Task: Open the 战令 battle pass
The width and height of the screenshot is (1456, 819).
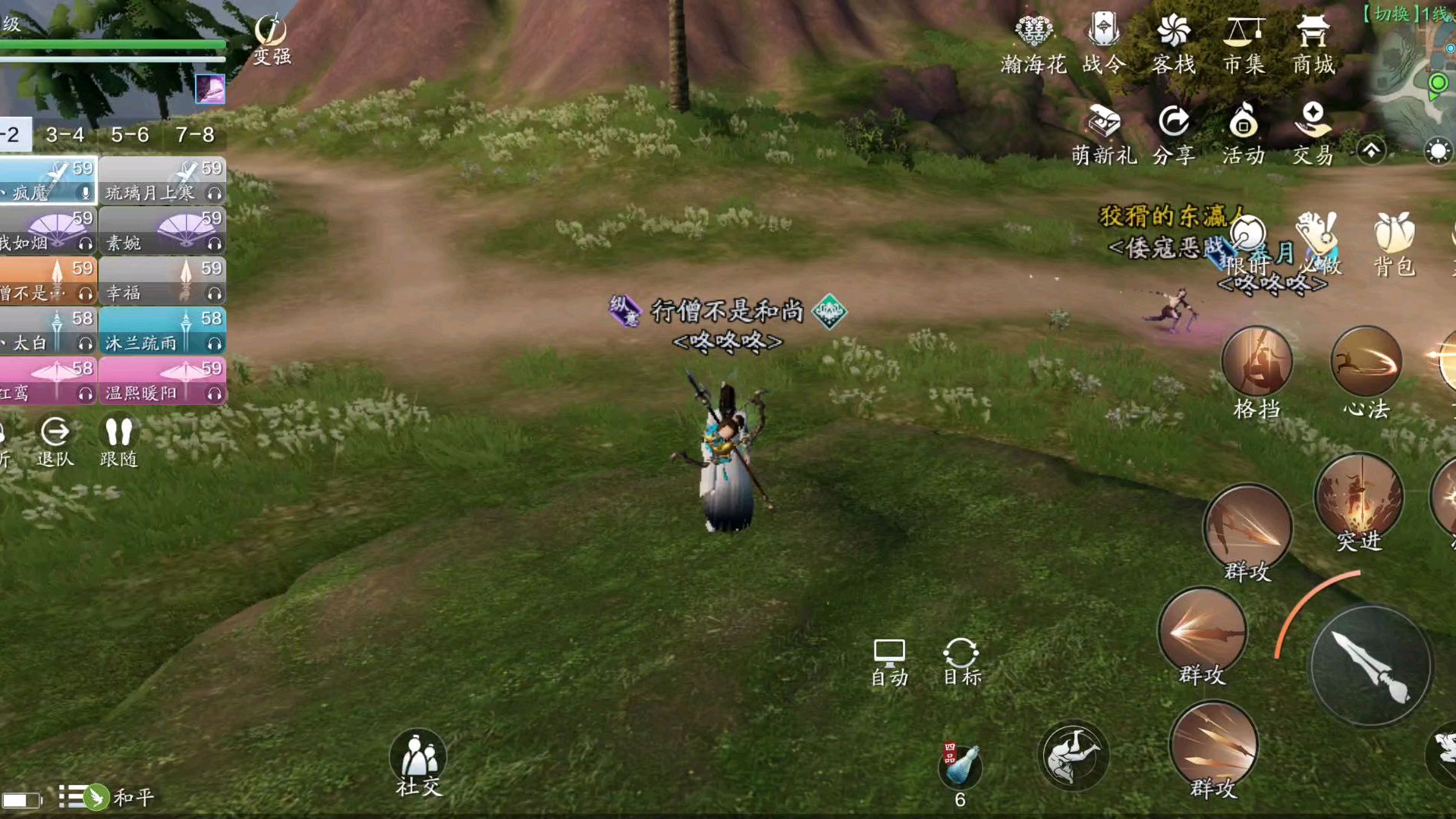Action: point(1103,44)
